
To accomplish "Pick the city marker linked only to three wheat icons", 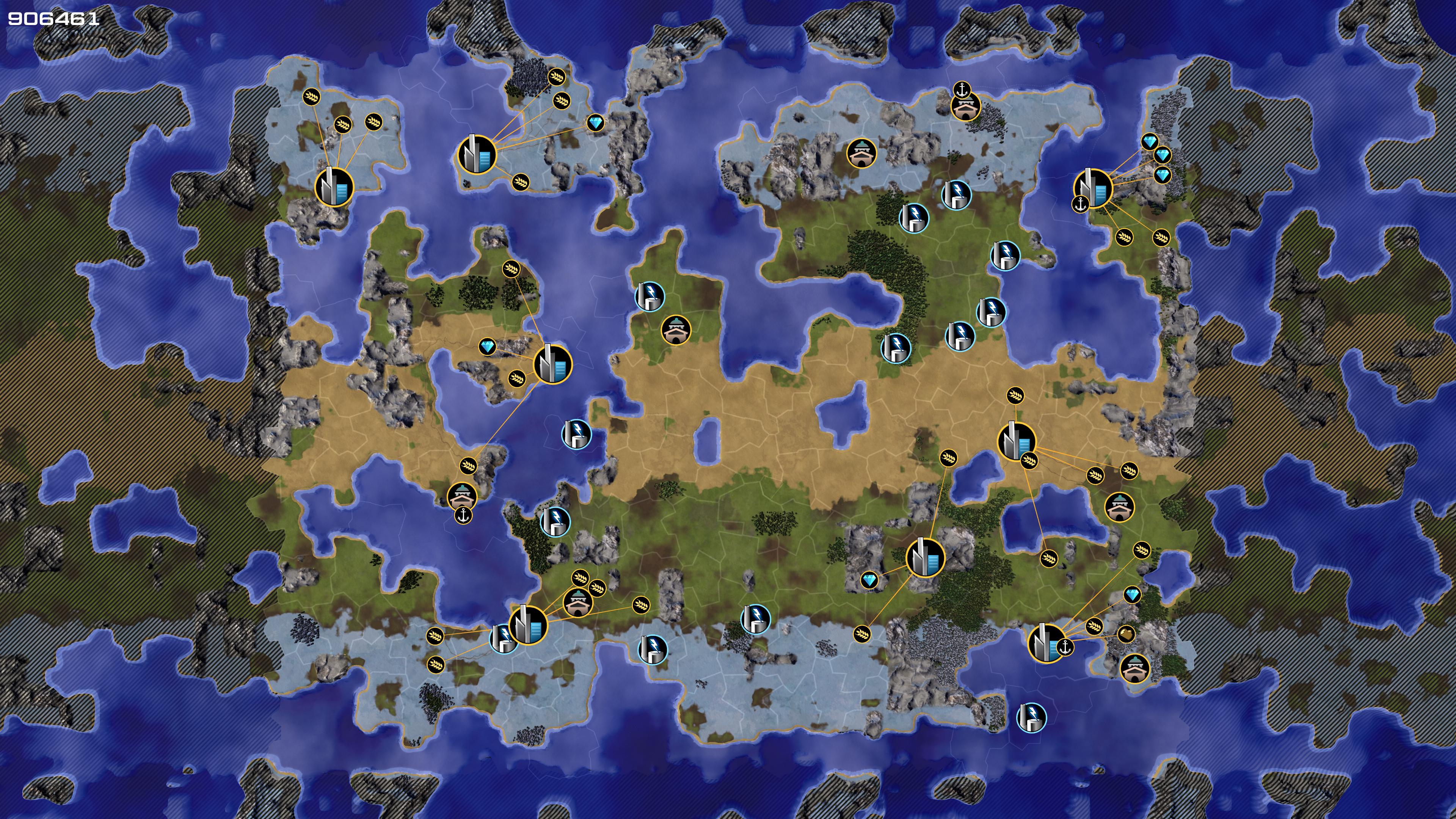I will [334, 187].
